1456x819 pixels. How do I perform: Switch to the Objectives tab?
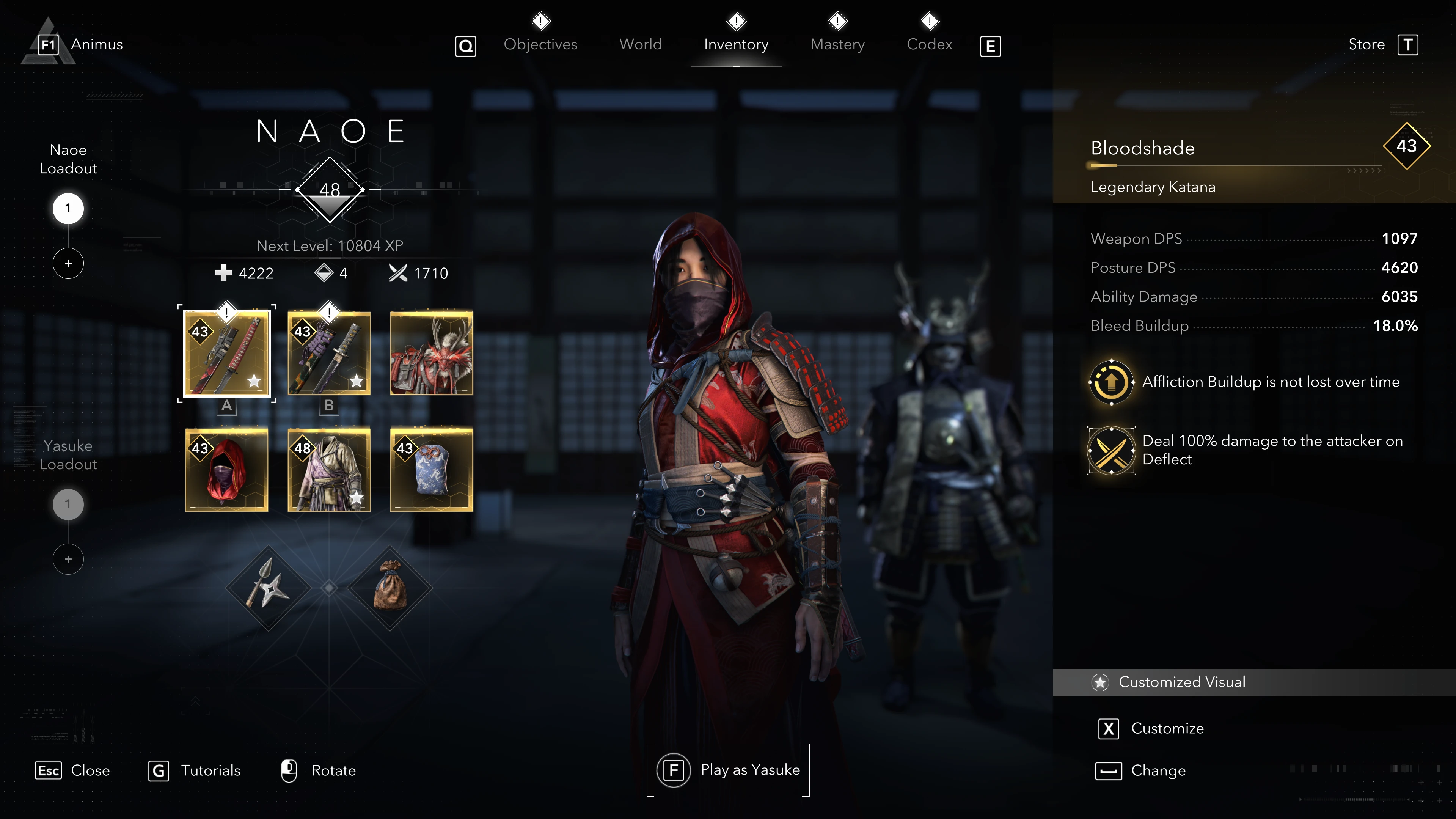[540, 44]
